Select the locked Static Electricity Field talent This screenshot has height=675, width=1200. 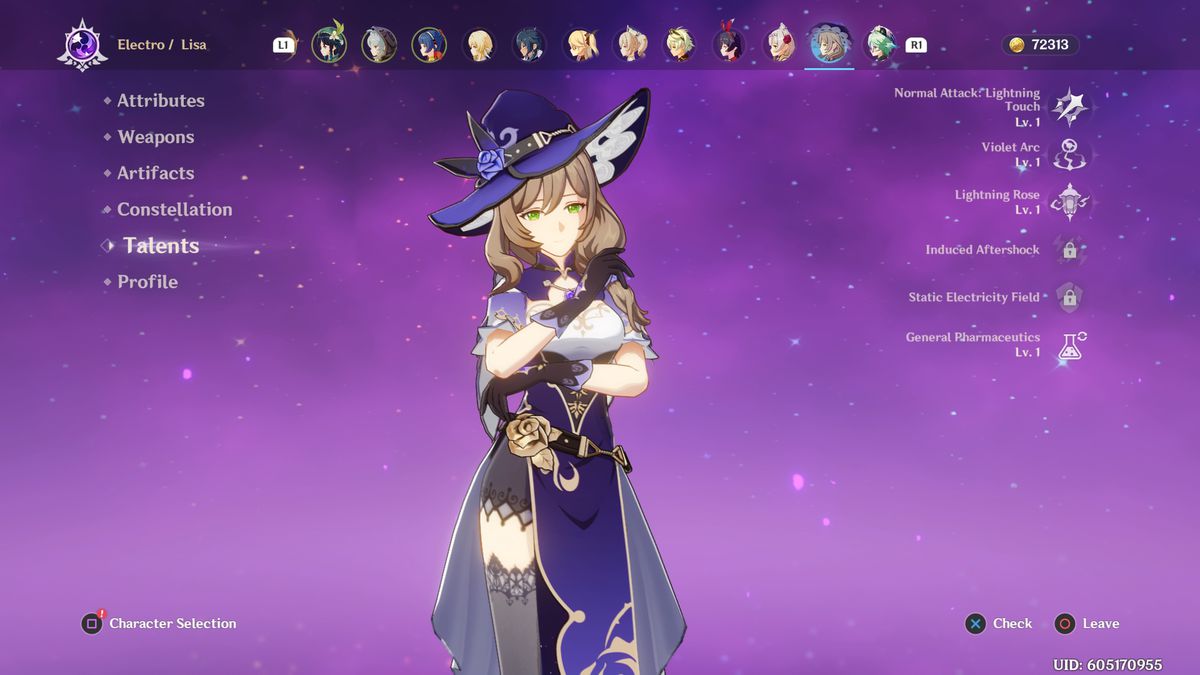pyautogui.click(x=1070, y=297)
